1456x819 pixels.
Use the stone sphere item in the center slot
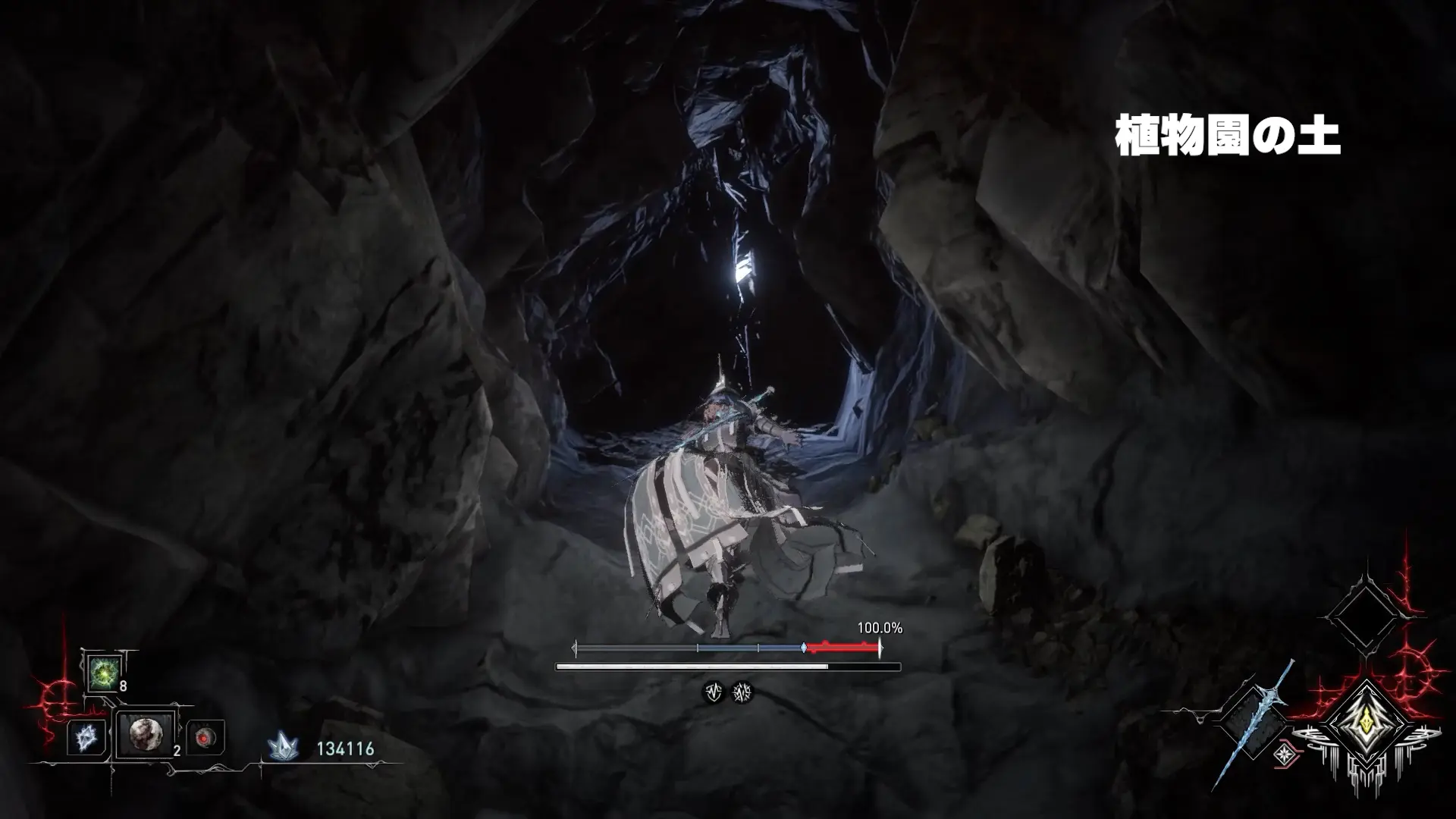point(145,734)
